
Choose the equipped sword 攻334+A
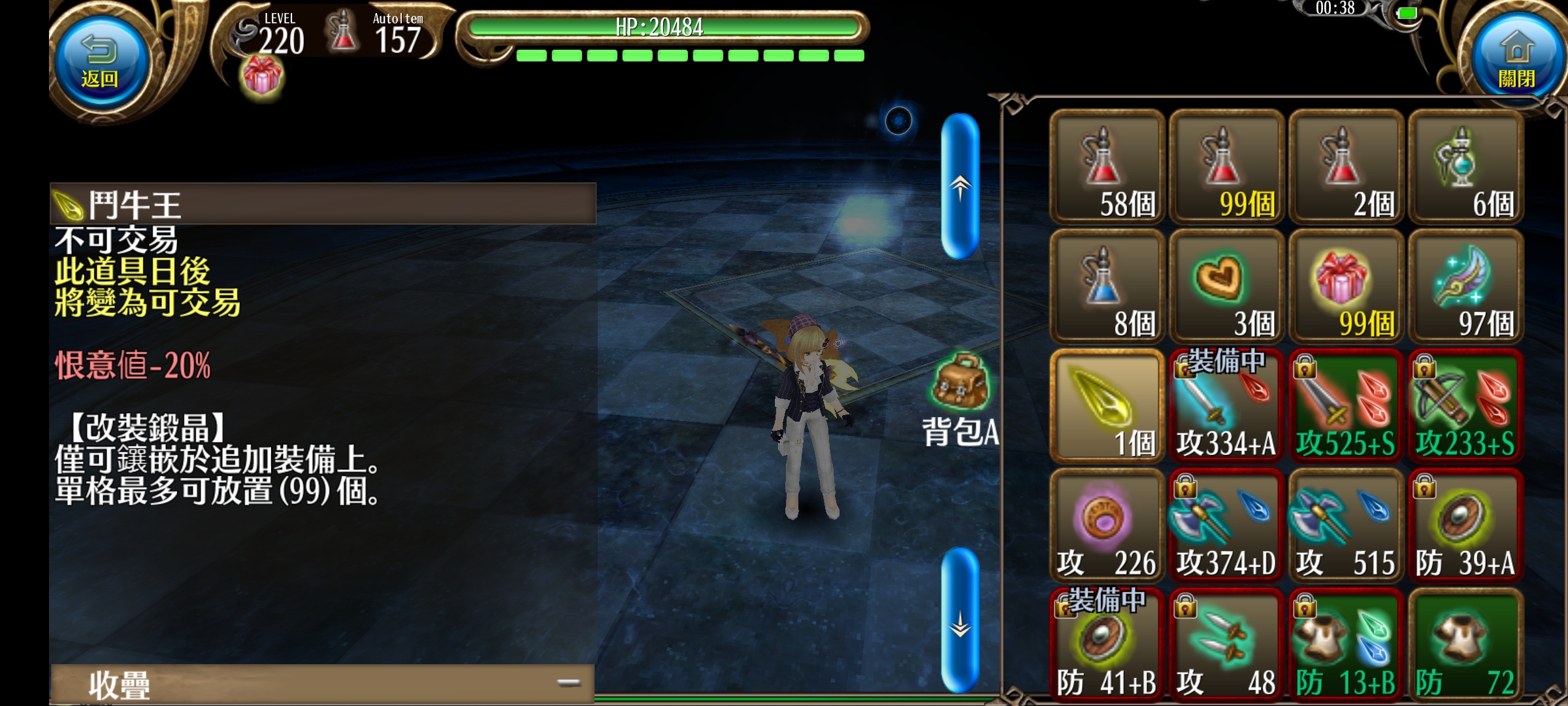pos(1226,405)
